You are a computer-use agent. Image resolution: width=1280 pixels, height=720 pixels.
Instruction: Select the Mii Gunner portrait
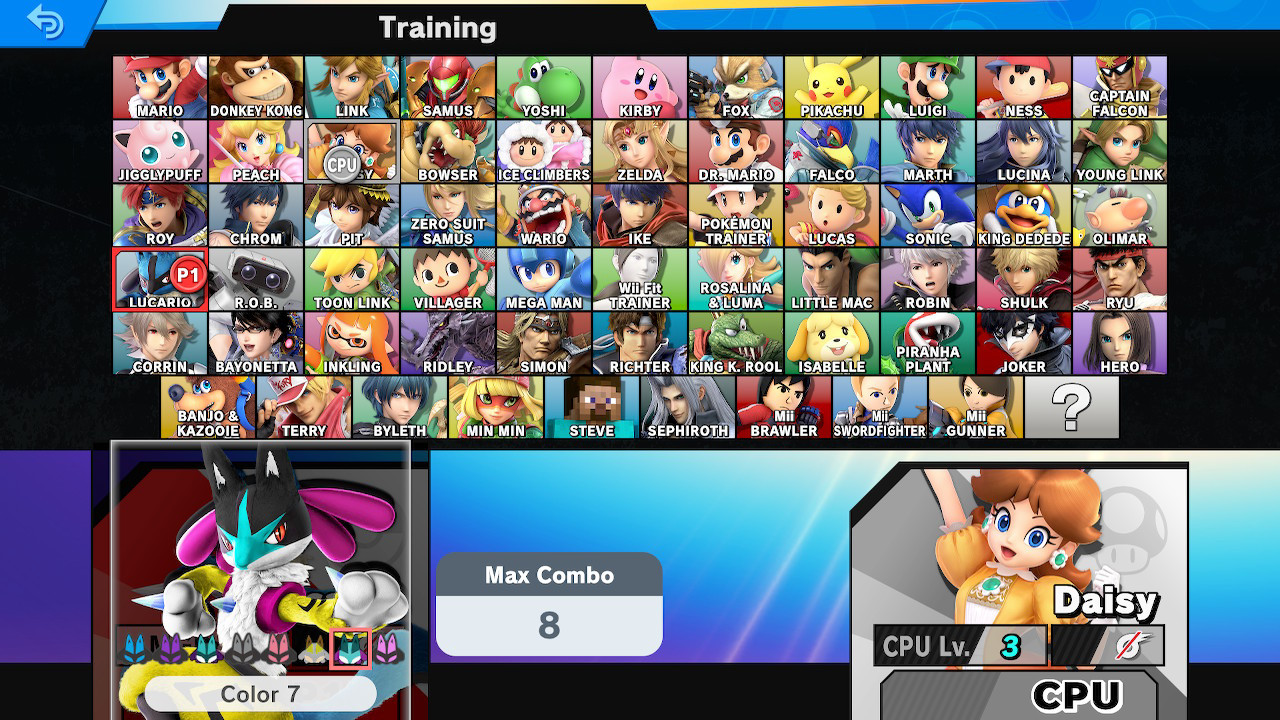point(975,406)
